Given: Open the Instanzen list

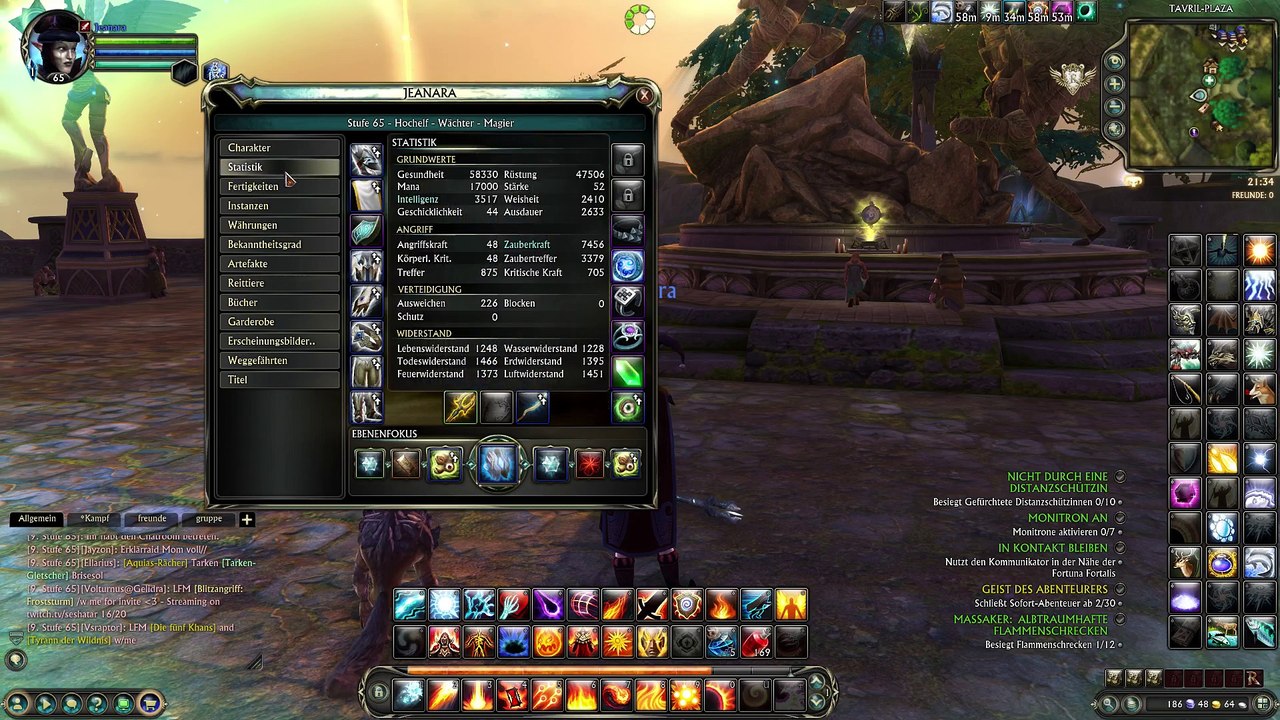Looking at the screenshot, I should click(x=279, y=206).
